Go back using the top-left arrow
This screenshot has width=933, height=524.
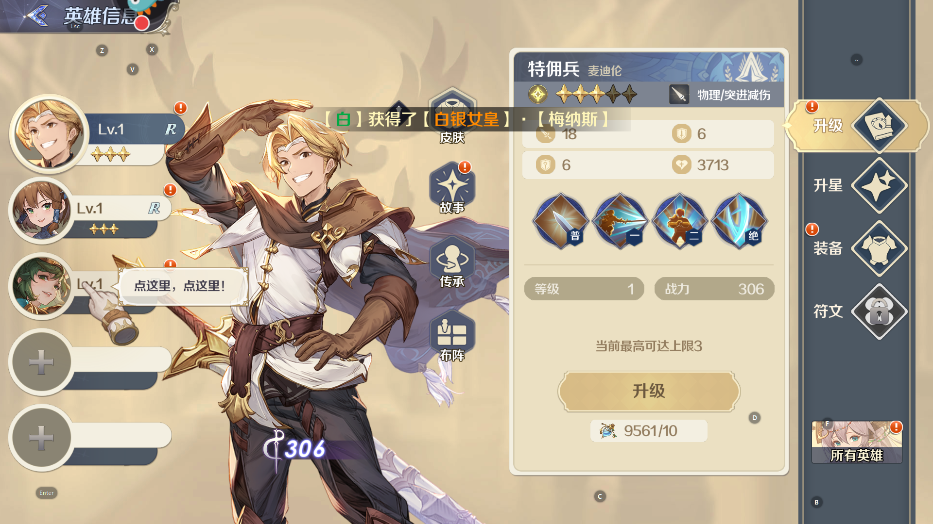[37, 15]
